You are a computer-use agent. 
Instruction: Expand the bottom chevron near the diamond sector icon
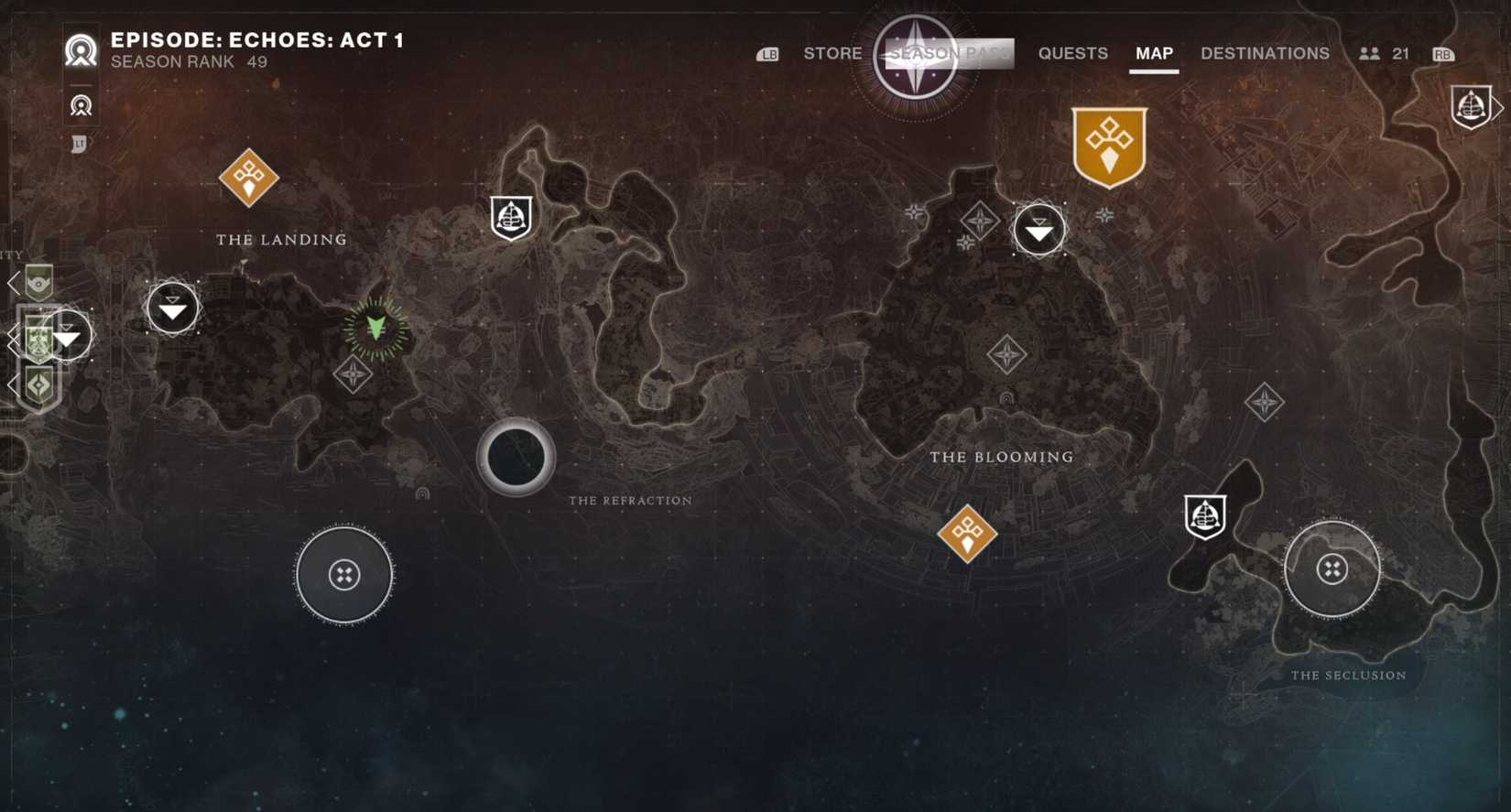tap(13, 384)
